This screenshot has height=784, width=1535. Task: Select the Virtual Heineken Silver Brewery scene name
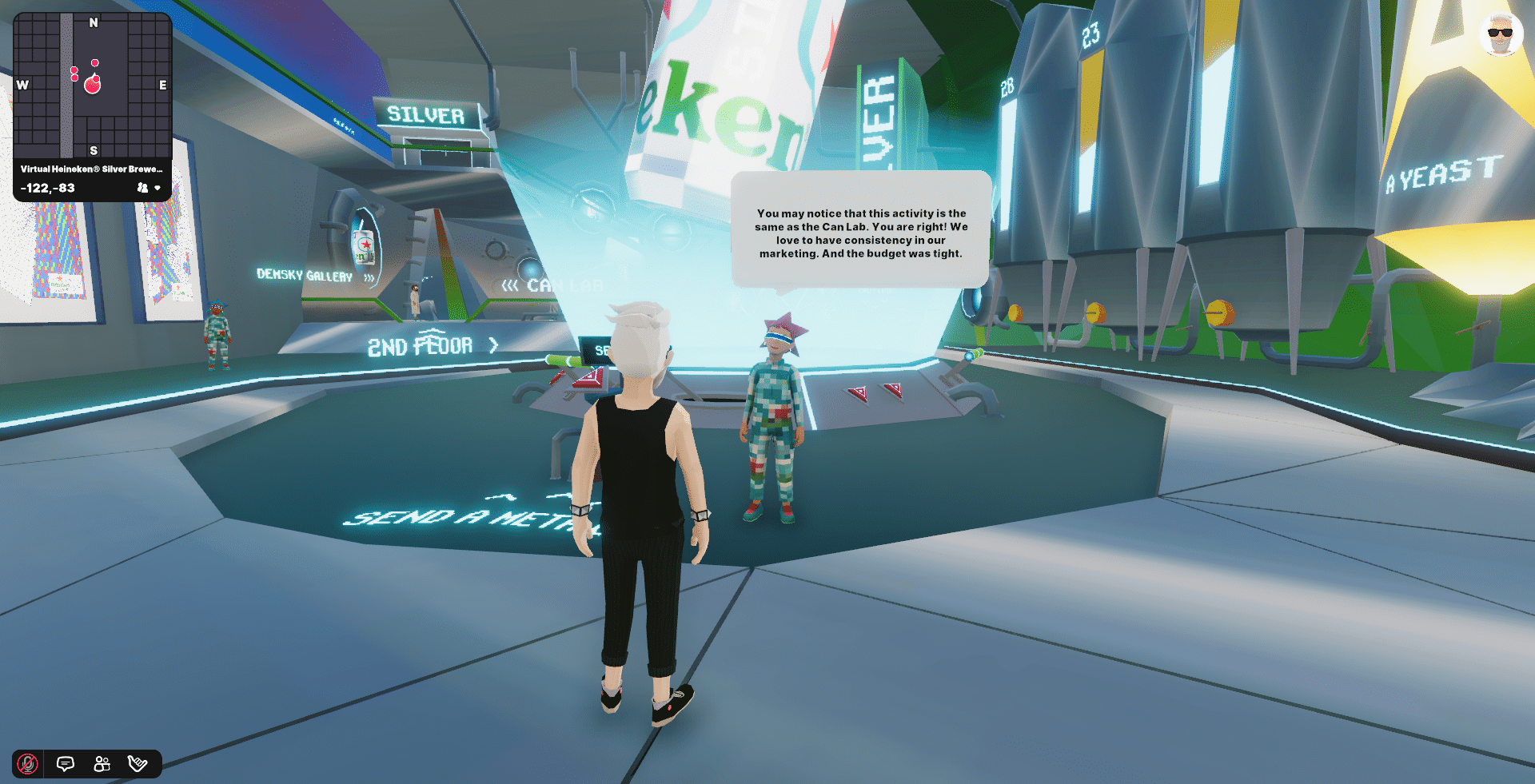90,169
